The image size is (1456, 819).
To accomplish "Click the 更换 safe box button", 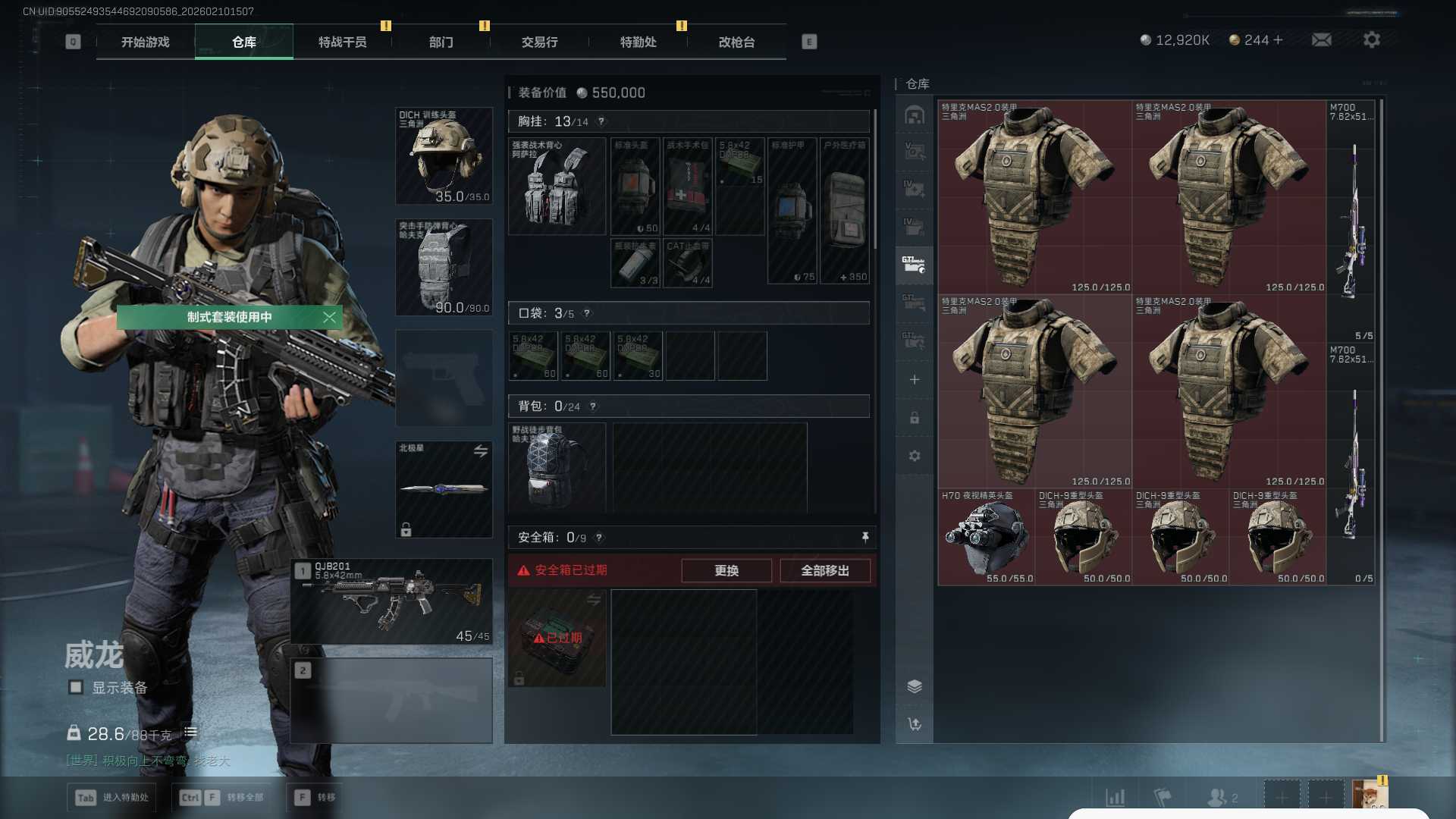I will coord(726,570).
